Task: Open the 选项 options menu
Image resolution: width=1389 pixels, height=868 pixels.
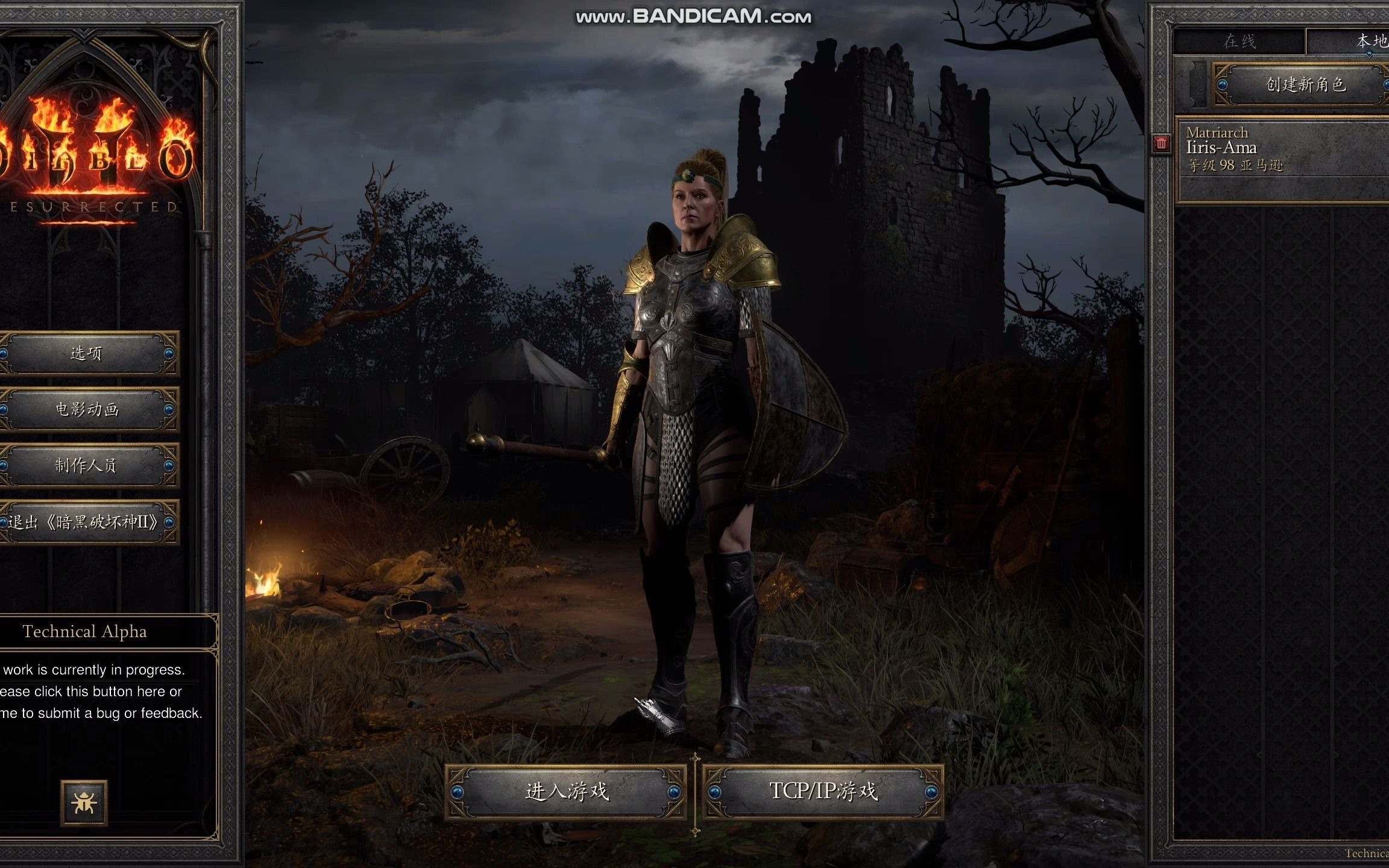Action: tap(86, 353)
